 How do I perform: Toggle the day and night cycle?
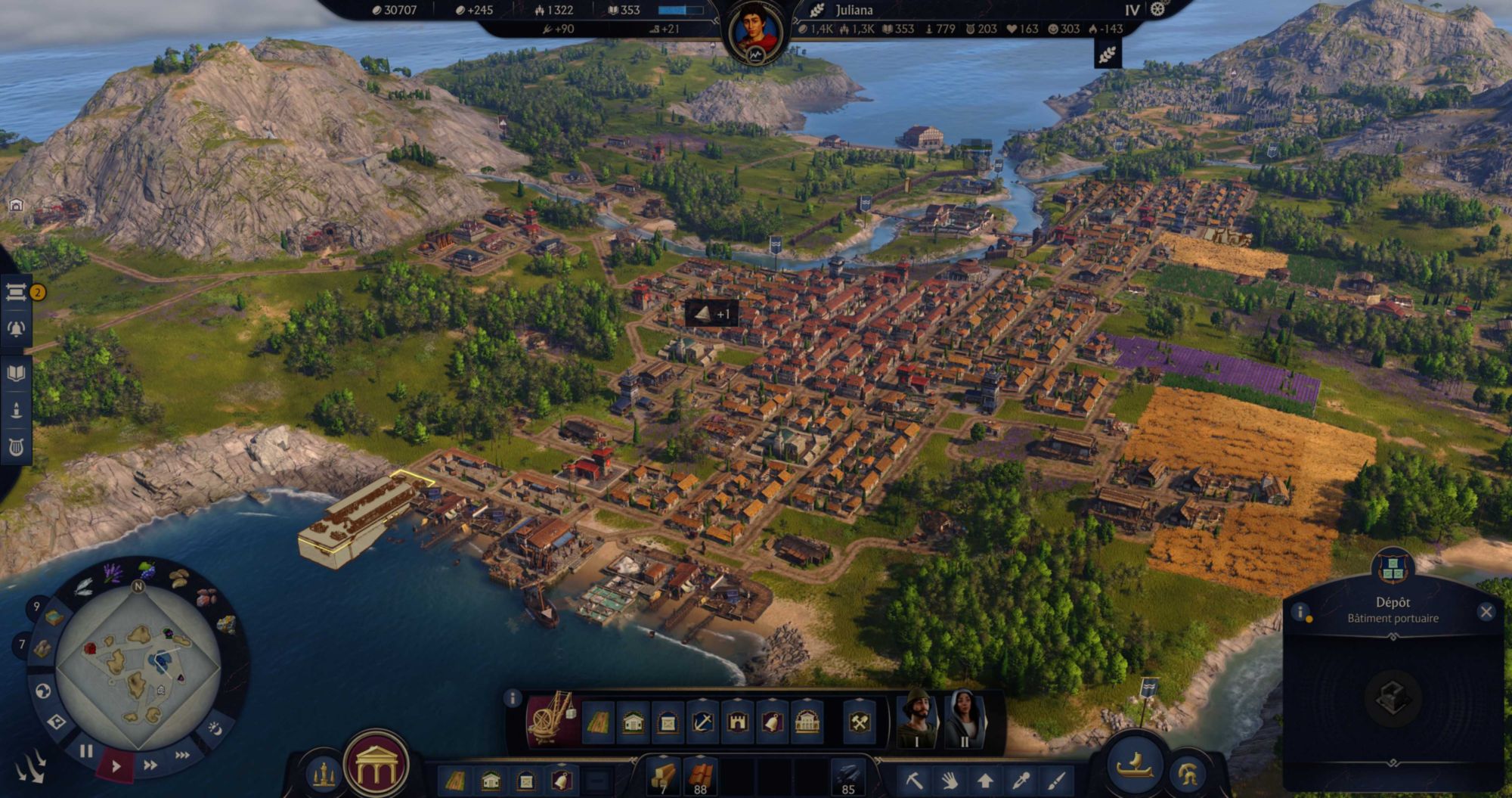tap(215, 728)
